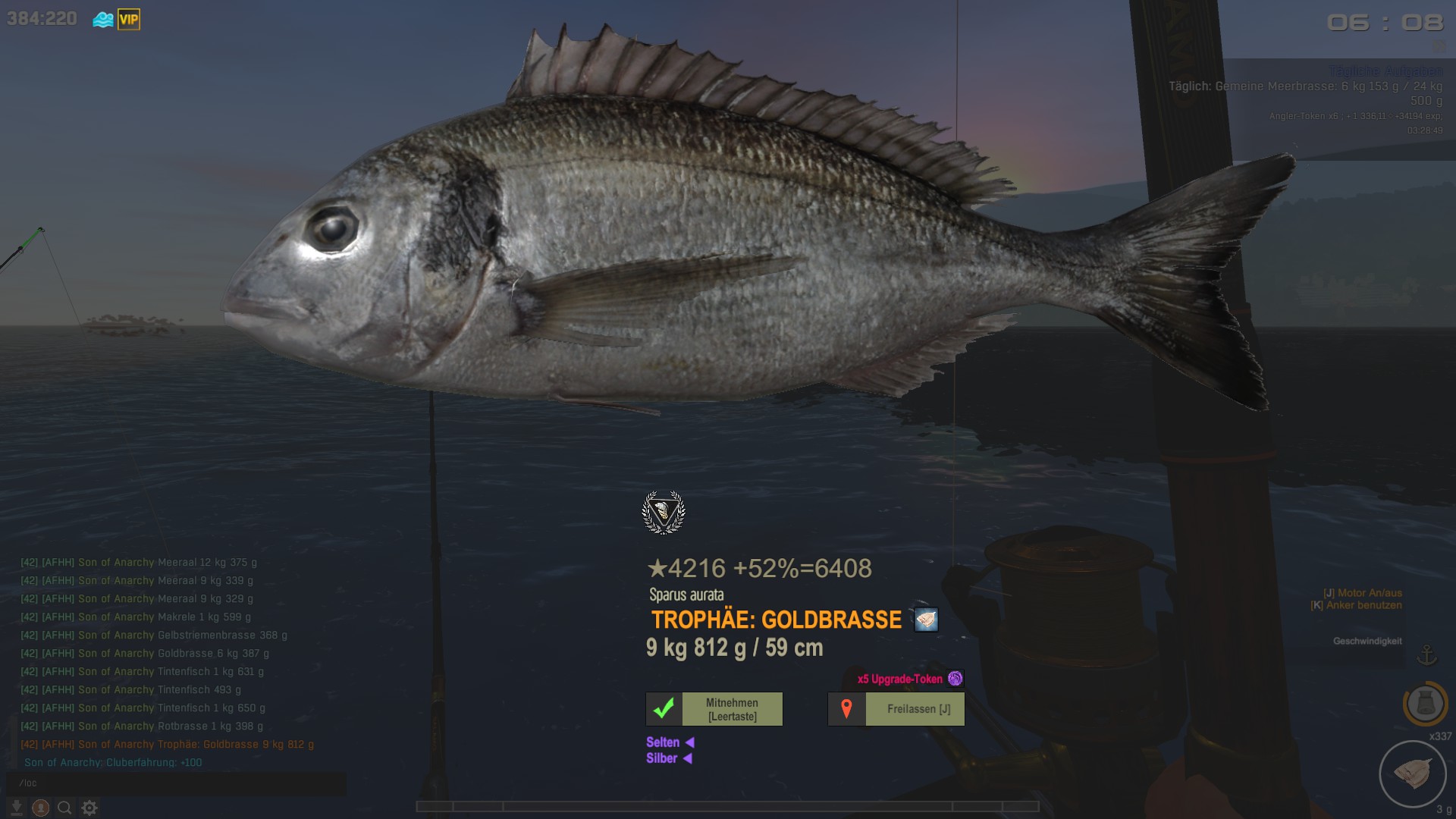
Task: Click the chat input field
Action: 176,783
